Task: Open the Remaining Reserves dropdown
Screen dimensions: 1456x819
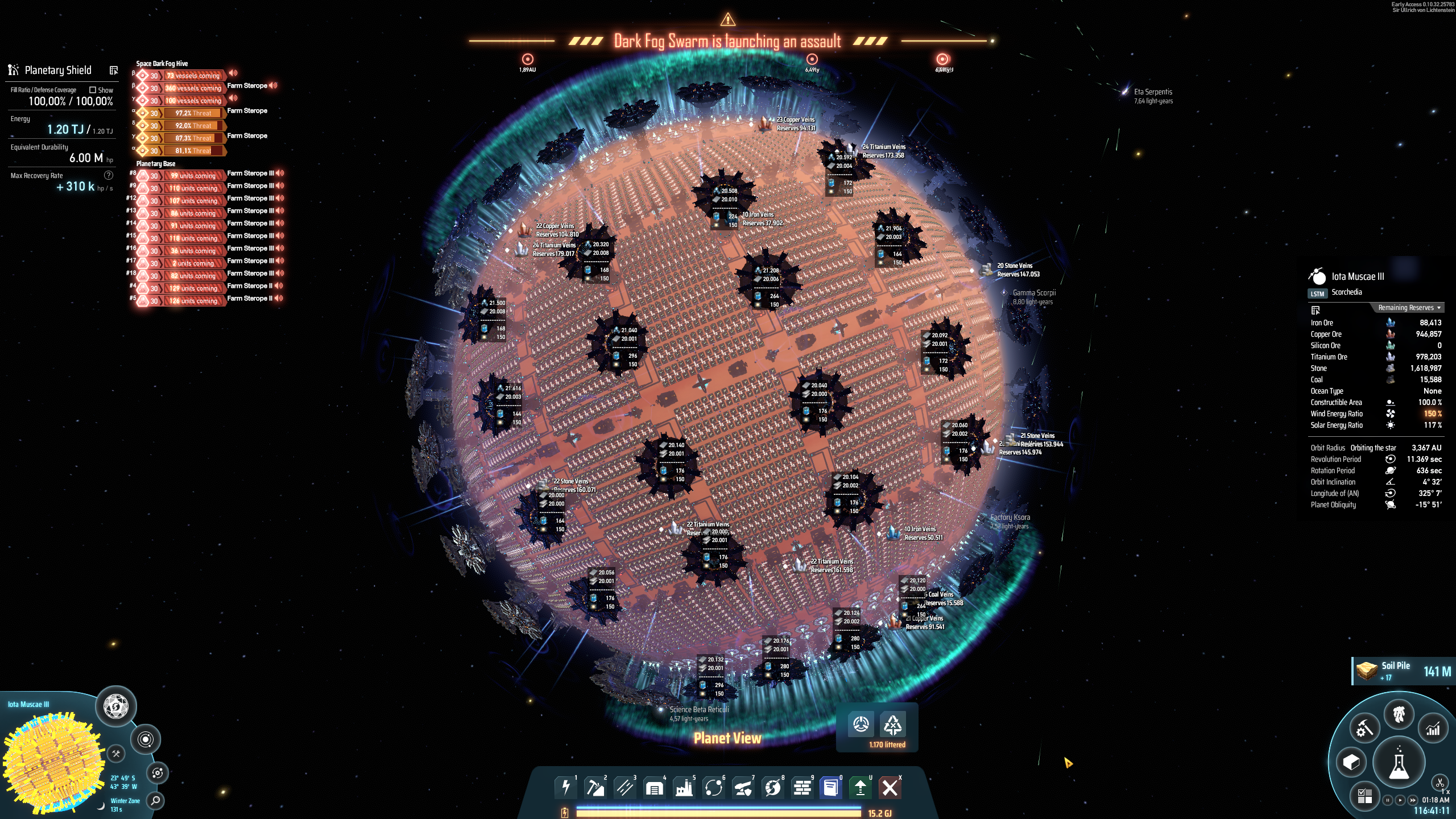Action: [x=1408, y=308]
